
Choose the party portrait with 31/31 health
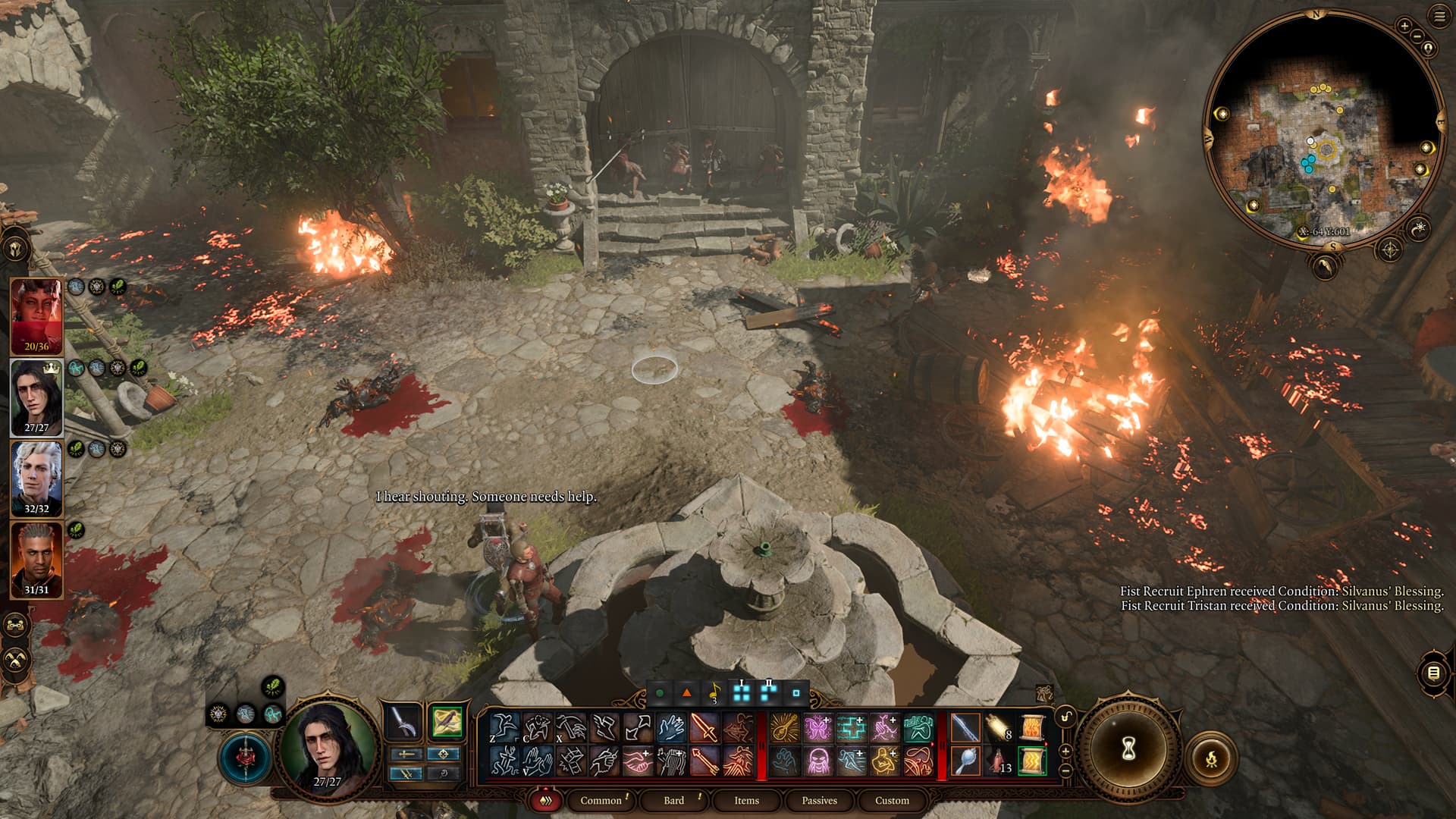36,560
